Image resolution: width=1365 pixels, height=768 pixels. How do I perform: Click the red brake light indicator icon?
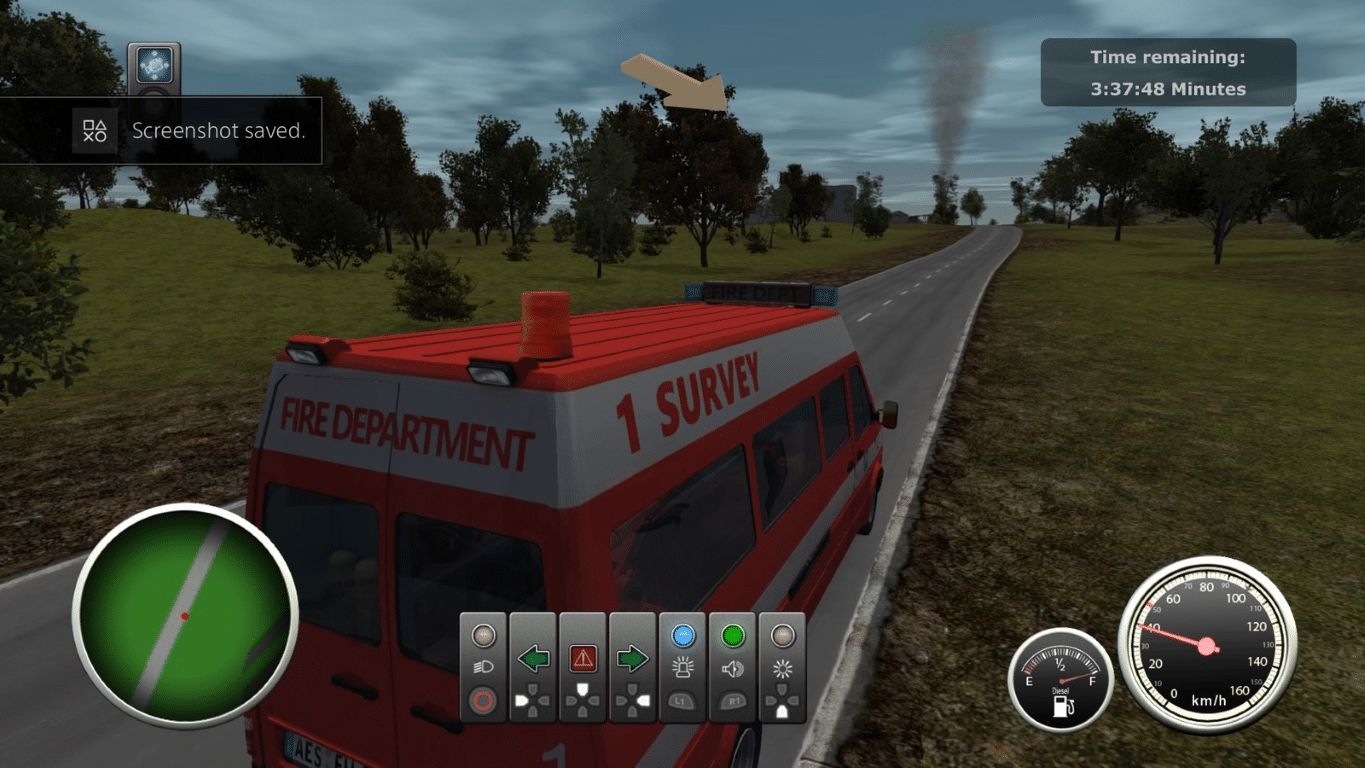[x=484, y=699]
